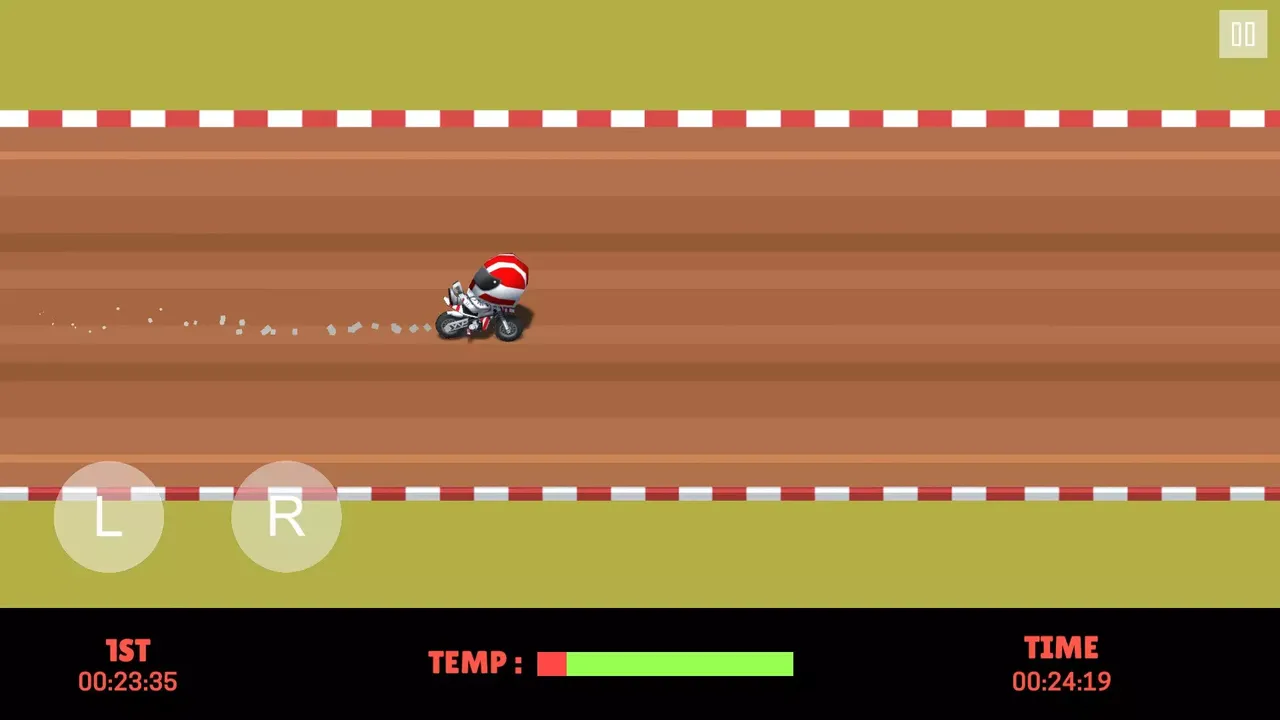Tap the total time reading 00:24:19
This screenshot has width=1280, height=720.
click(x=1061, y=681)
